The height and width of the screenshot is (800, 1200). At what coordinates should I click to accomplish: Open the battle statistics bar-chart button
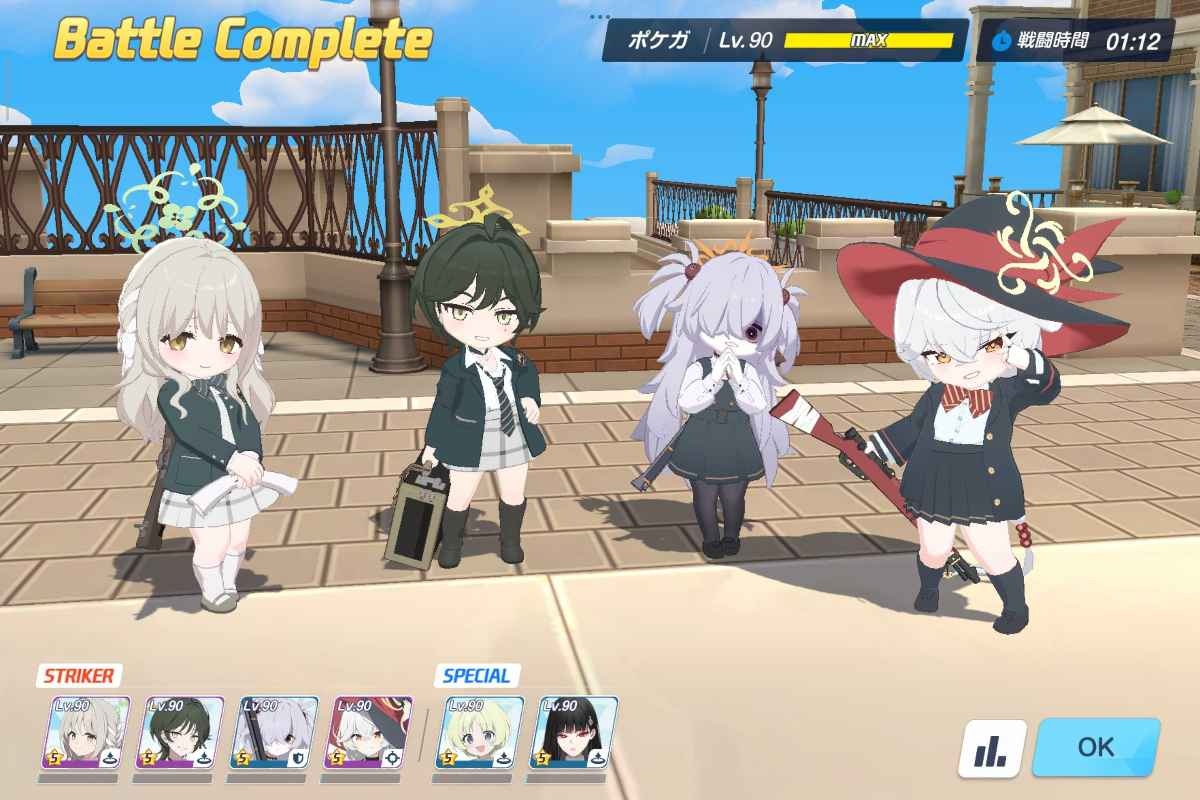[x=992, y=749]
